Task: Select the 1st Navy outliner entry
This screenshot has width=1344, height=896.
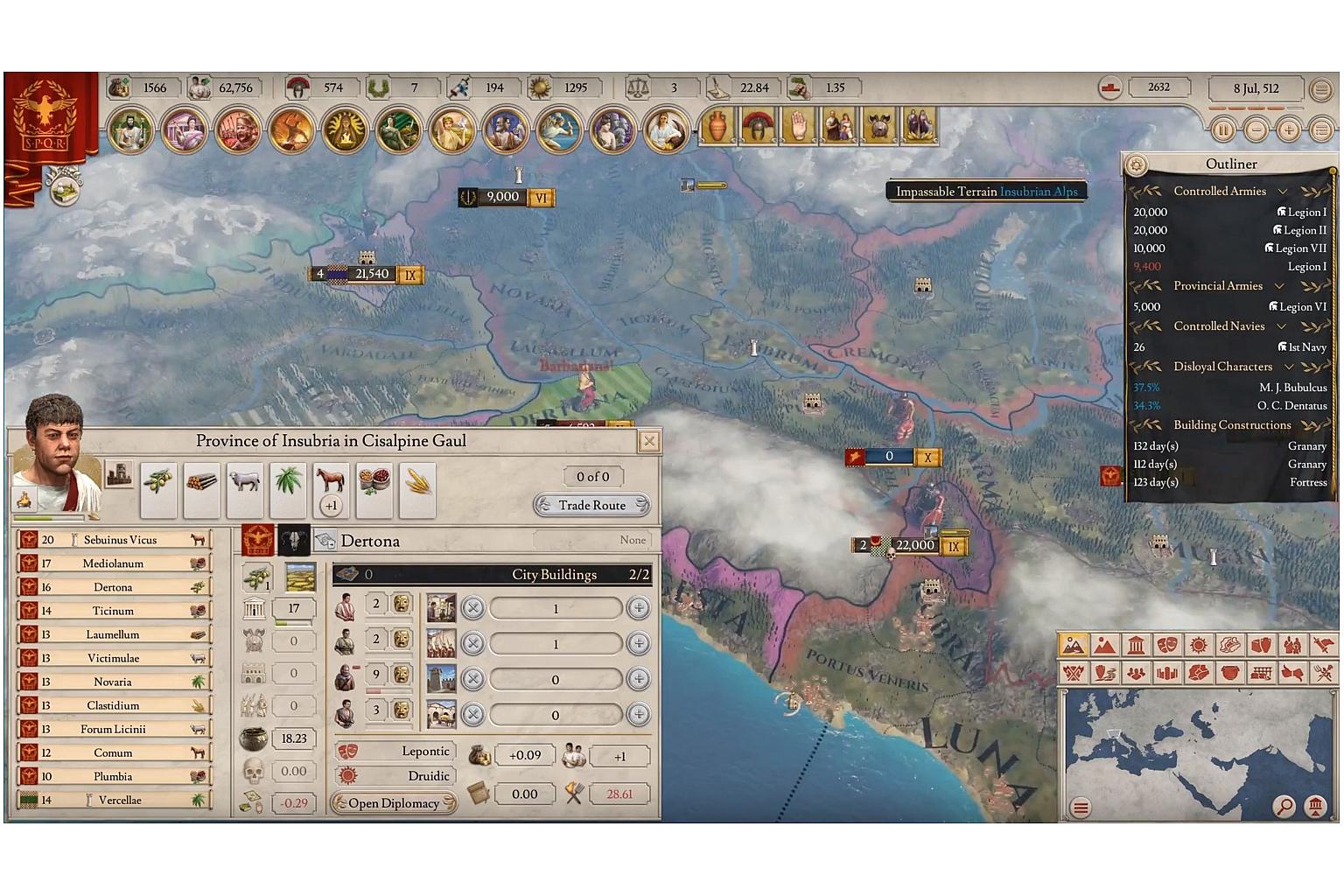Action: [x=1306, y=347]
